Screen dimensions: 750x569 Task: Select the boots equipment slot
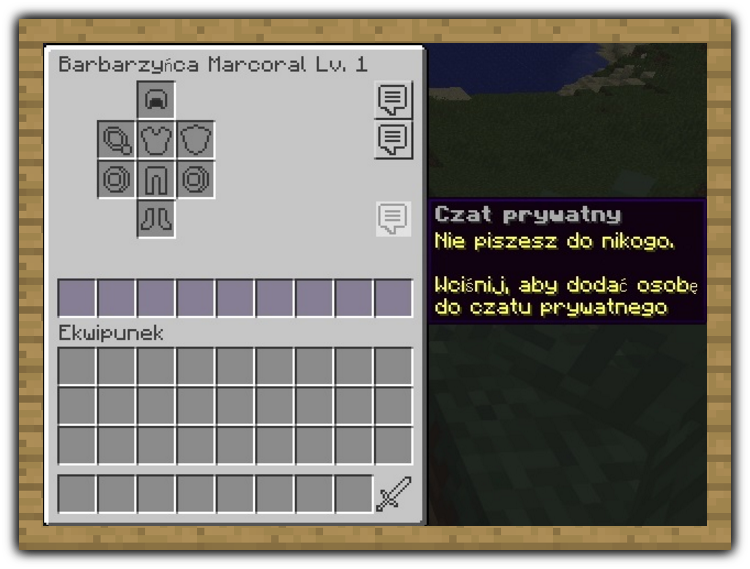pyautogui.click(x=157, y=218)
